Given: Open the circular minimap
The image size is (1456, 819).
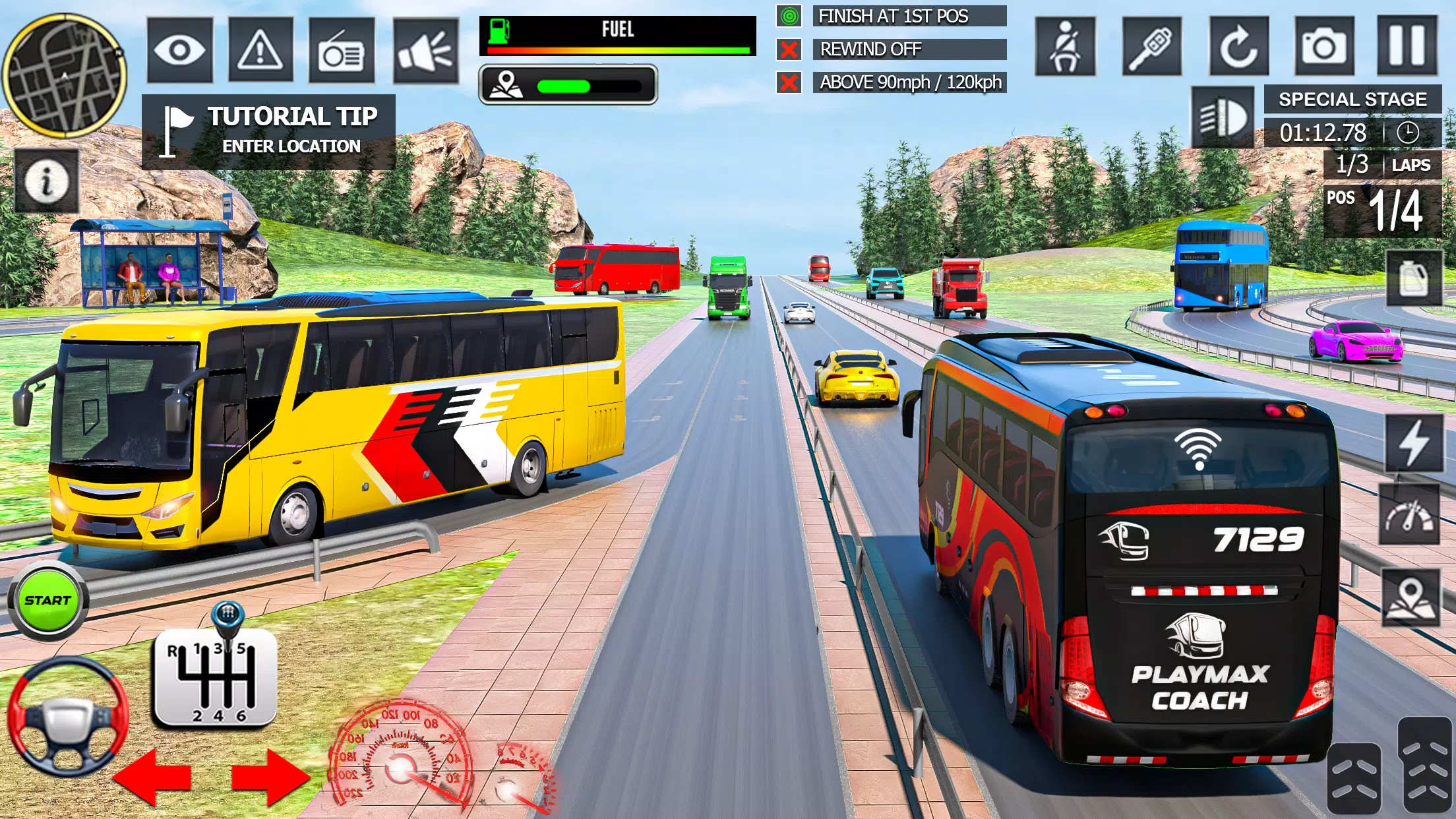Looking at the screenshot, I should pyautogui.click(x=65, y=75).
